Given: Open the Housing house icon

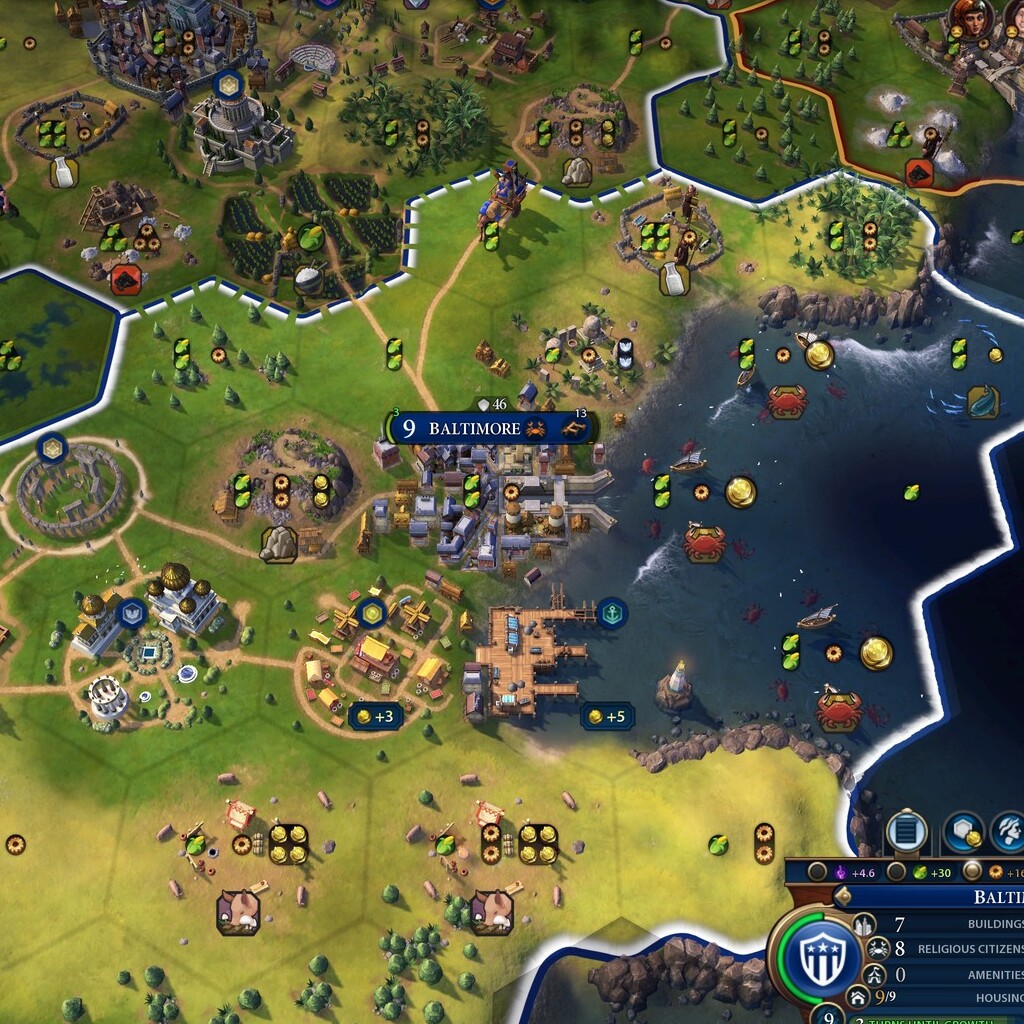Looking at the screenshot, I should (x=858, y=996).
